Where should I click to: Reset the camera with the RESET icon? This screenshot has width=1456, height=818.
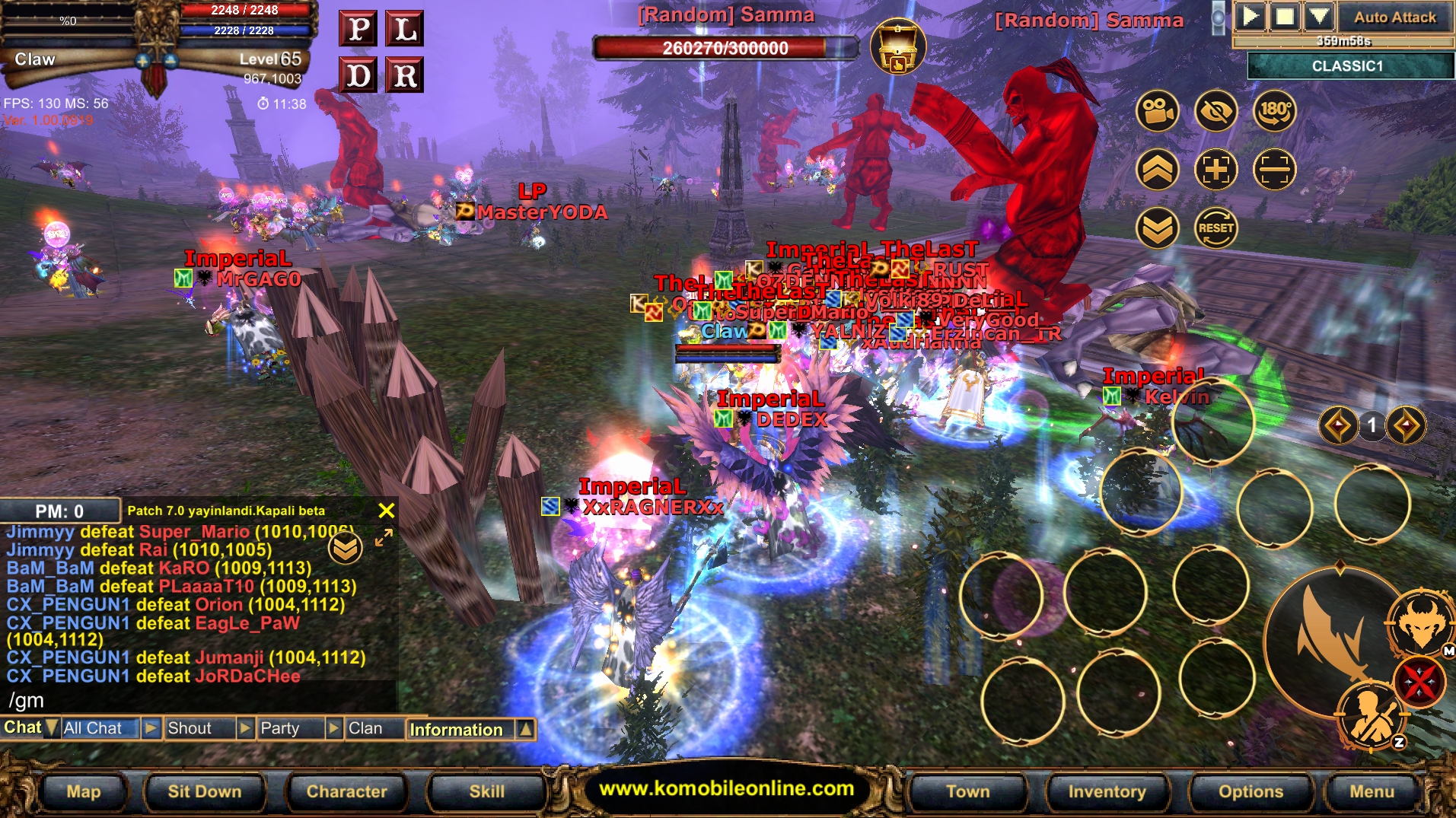coord(1215,227)
